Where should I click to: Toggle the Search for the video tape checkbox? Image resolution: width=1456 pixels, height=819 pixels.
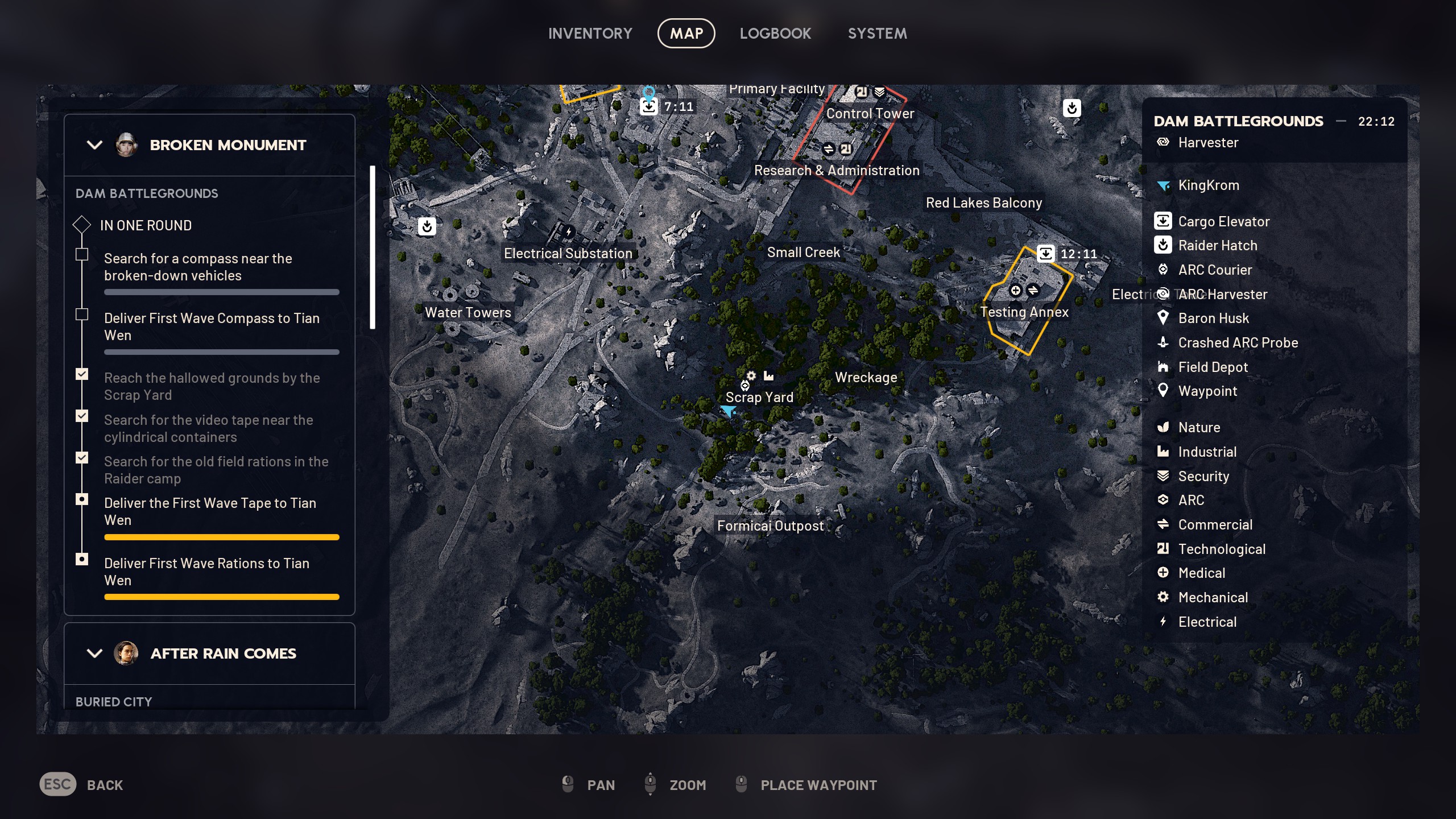coord(82,416)
